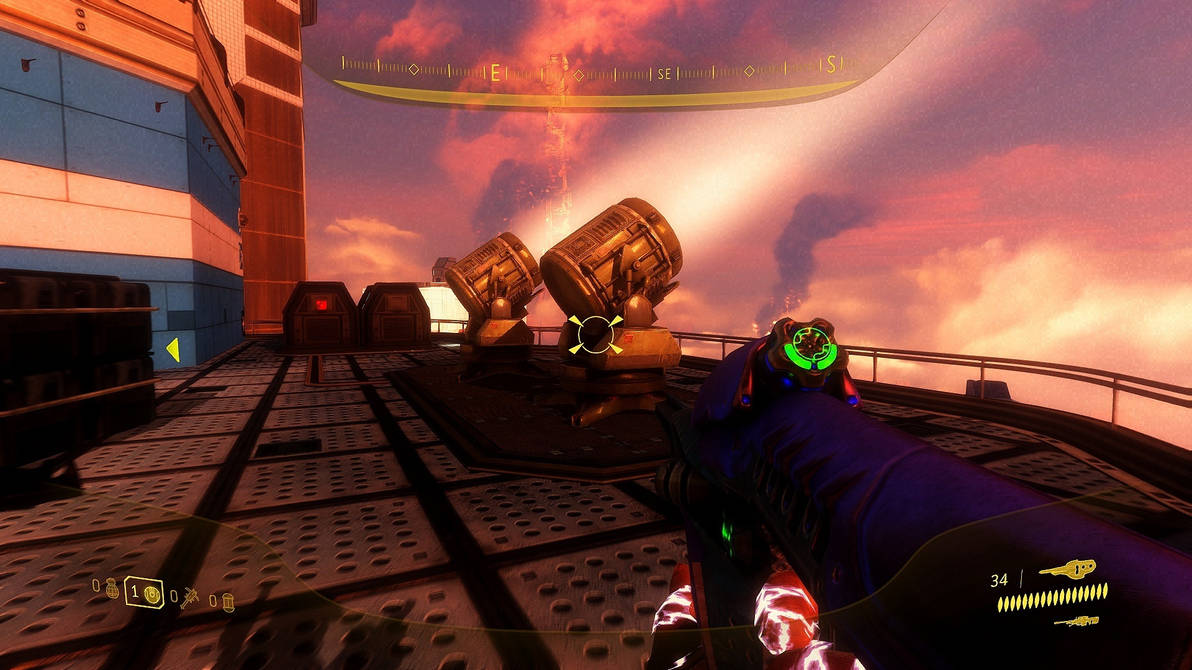Select the primary weapon icon above the ammo
Image resolution: width=1192 pixels, height=670 pixels.
click(x=1067, y=570)
